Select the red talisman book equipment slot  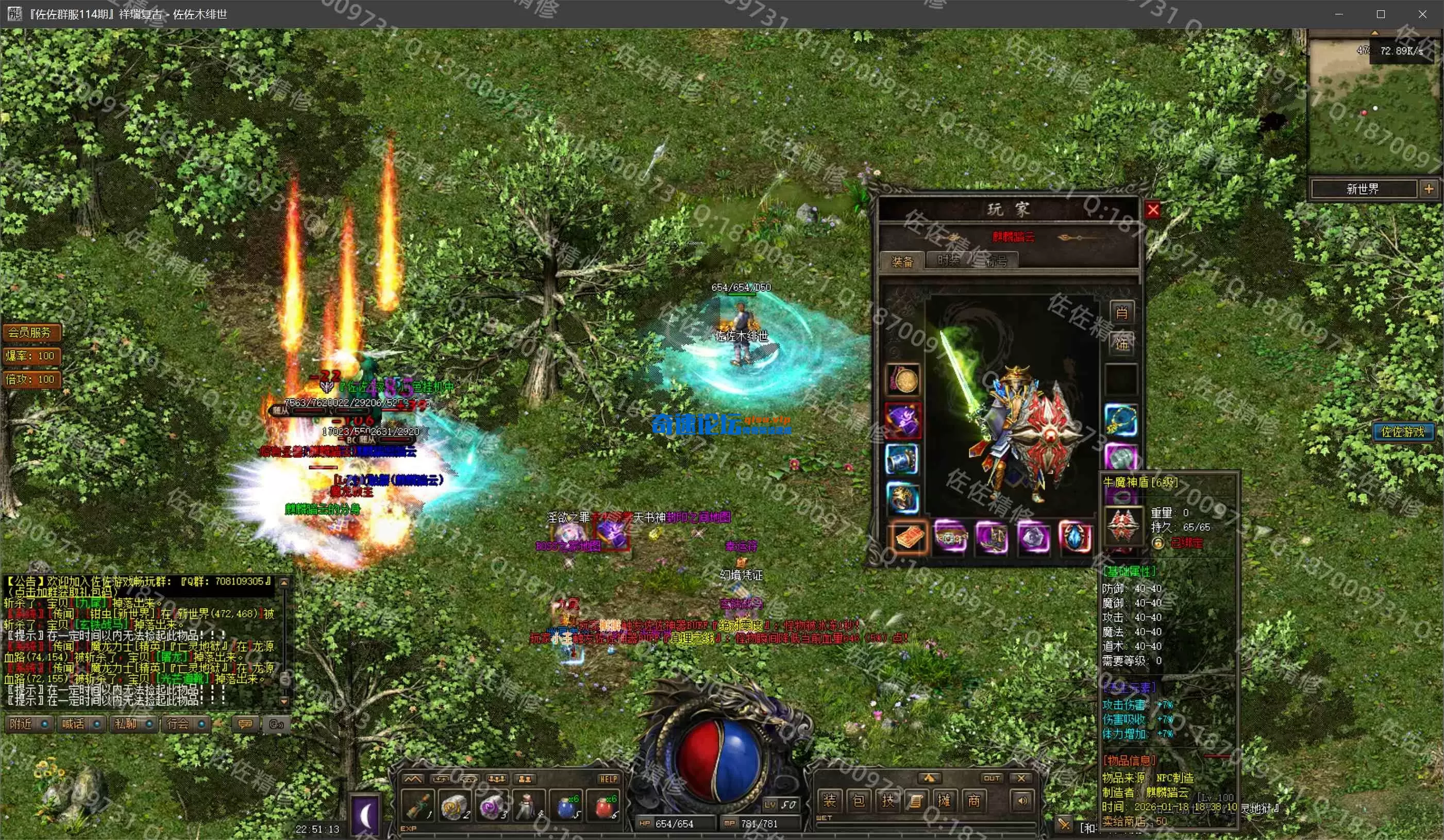click(x=908, y=539)
